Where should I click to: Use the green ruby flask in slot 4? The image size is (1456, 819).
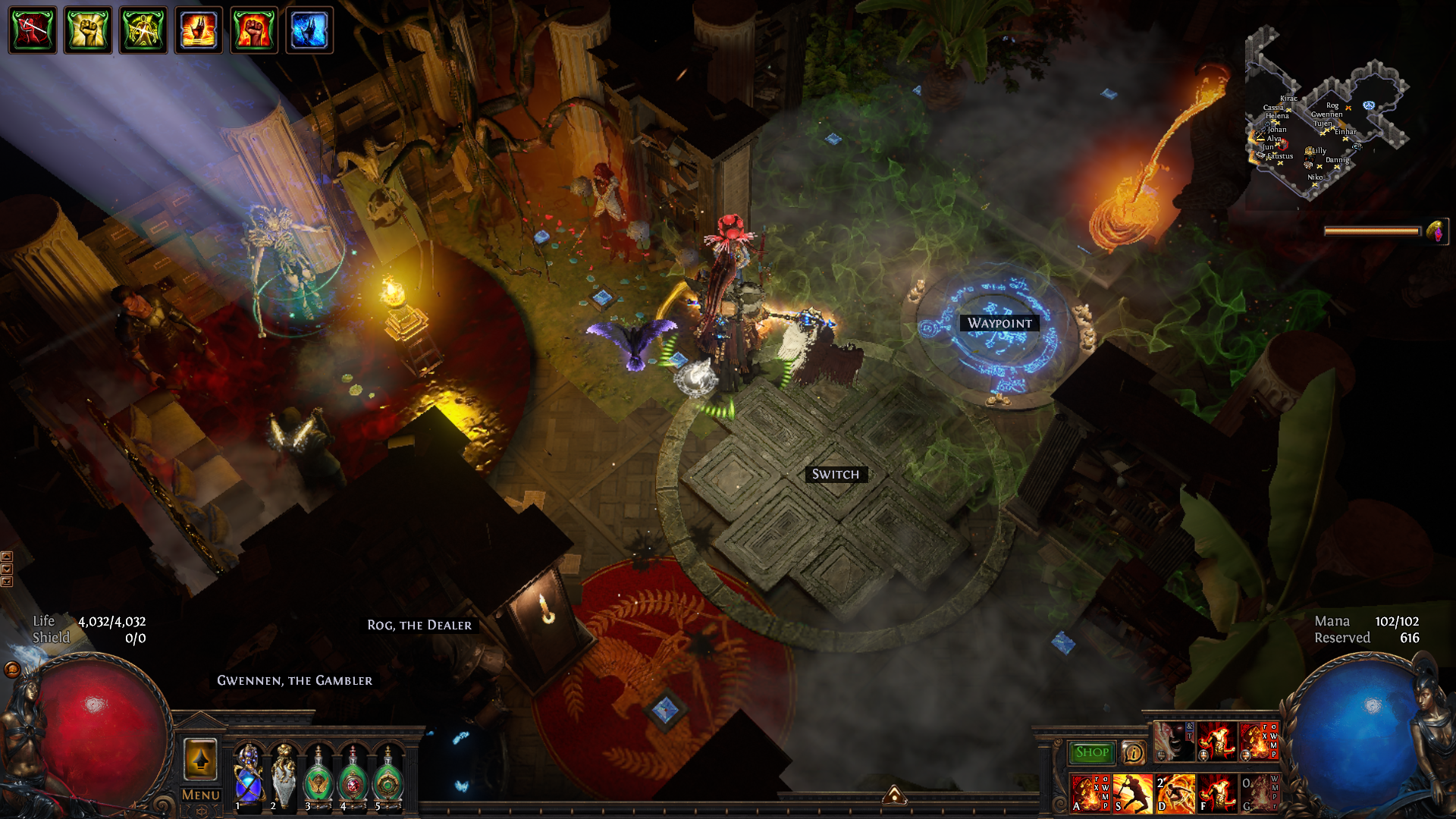tap(353, 777)
